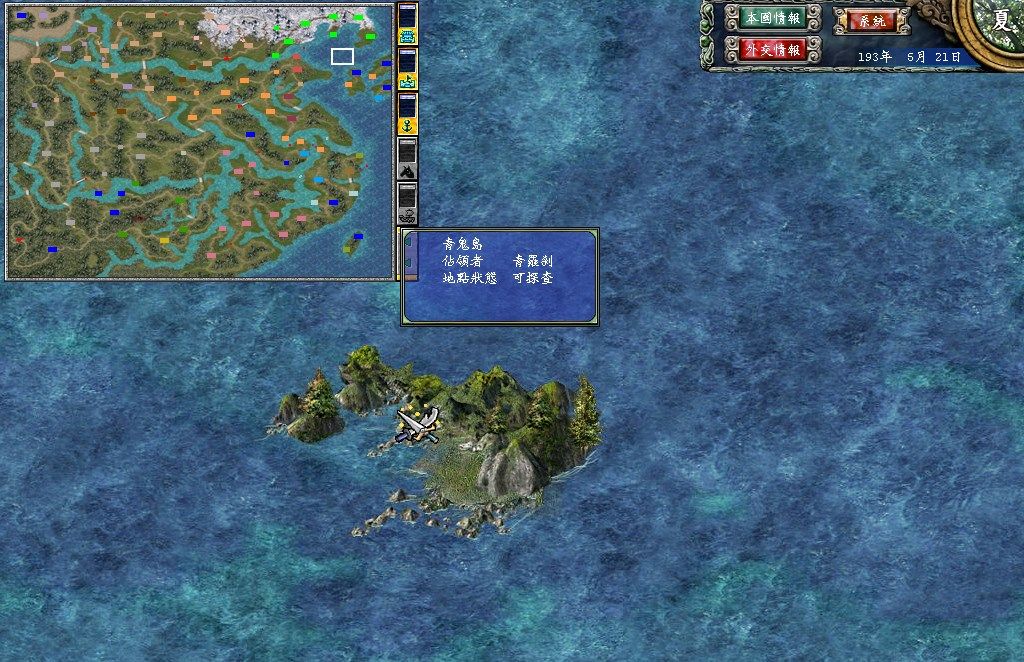The image size is (1024, 662).
Task: Toggle the castle icon map filter
Action: click(407, 34)
